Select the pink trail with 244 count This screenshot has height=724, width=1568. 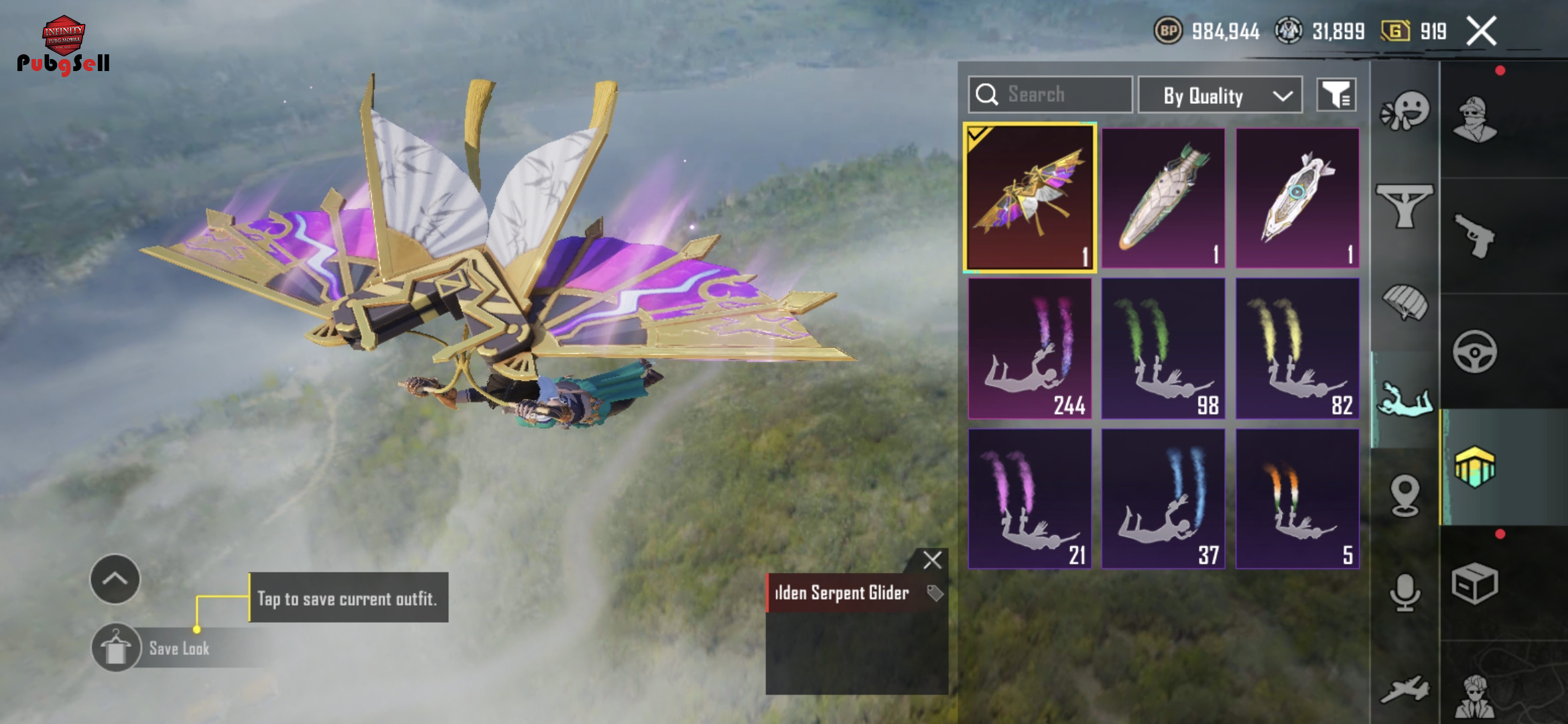(1030, 349)
